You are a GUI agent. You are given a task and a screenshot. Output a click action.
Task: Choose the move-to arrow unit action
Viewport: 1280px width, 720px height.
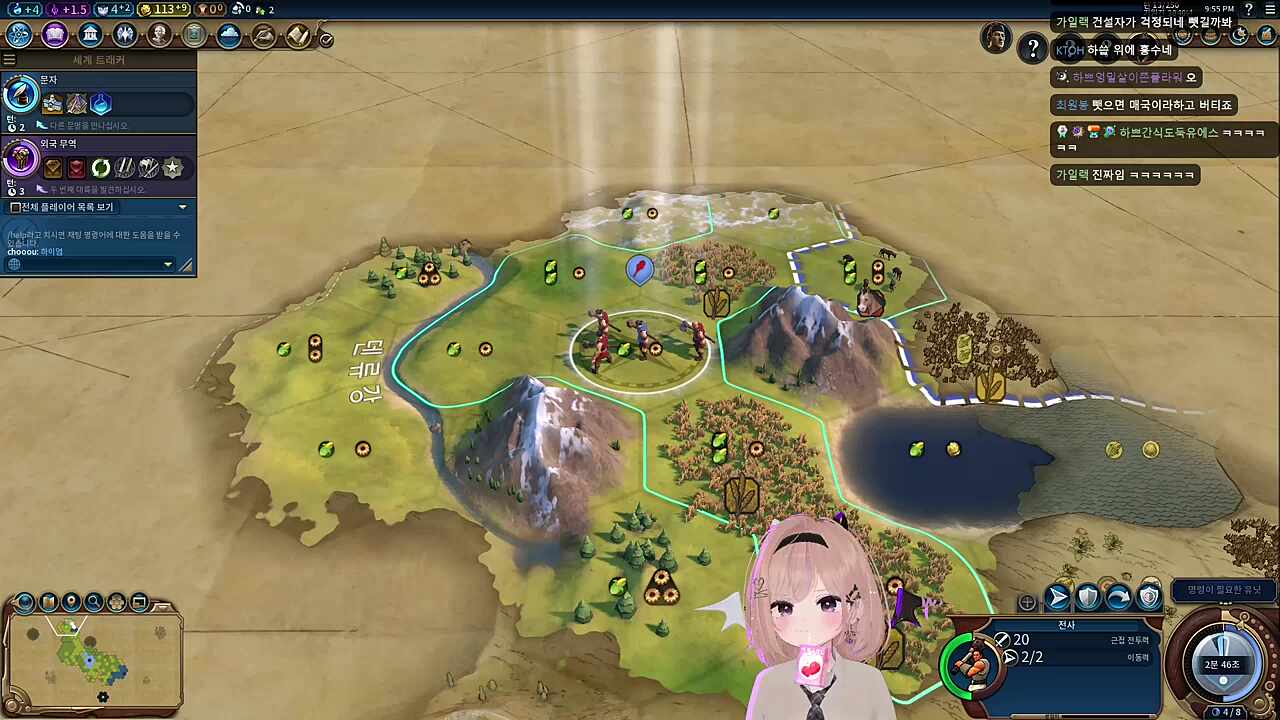[1057, 598]
